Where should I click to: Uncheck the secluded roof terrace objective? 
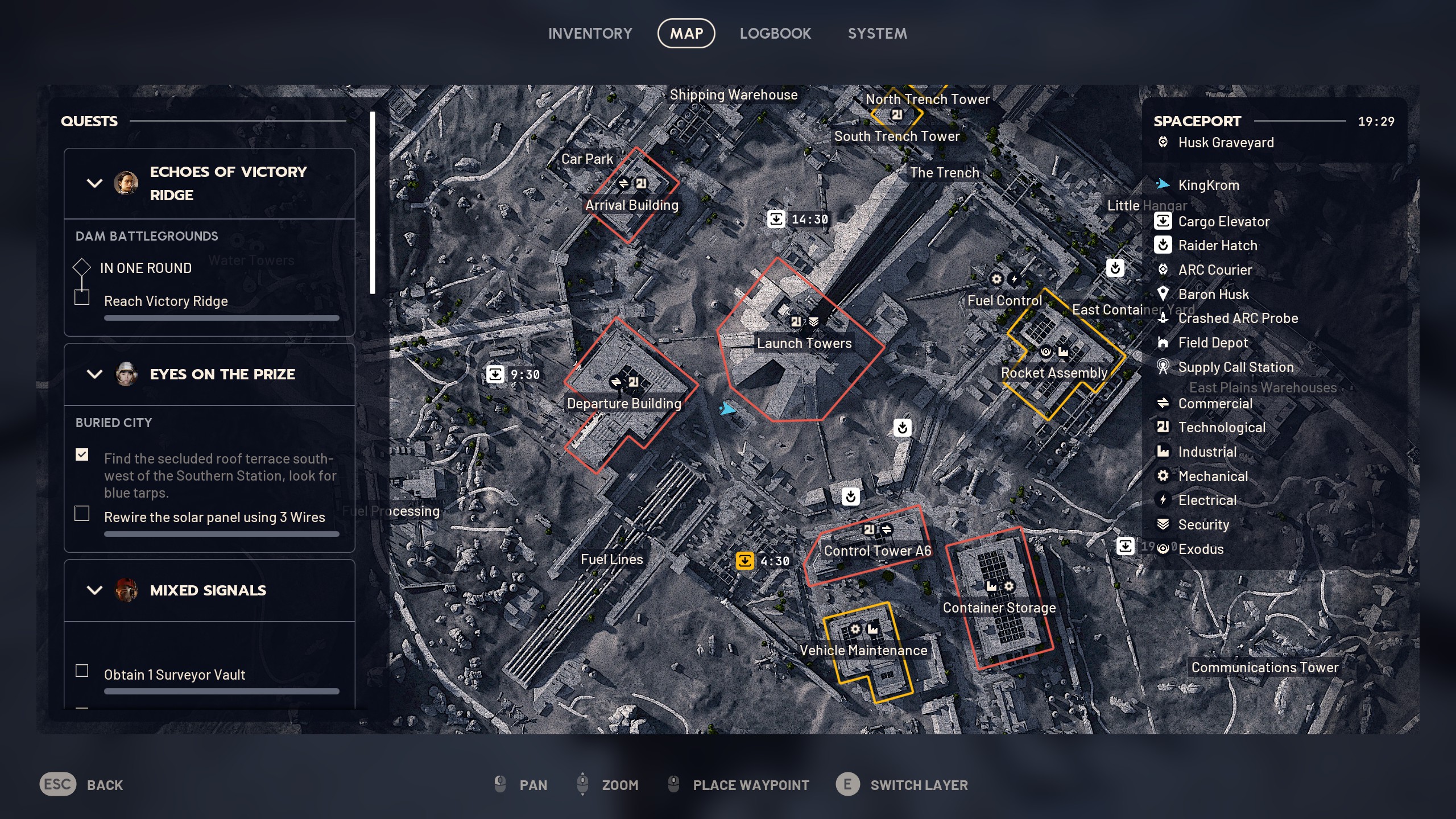(82, 455)
